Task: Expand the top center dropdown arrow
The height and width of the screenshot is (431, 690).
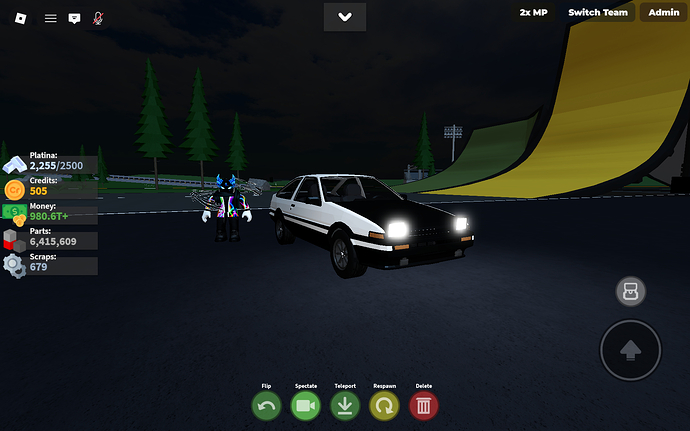Action: pos(345,17)
